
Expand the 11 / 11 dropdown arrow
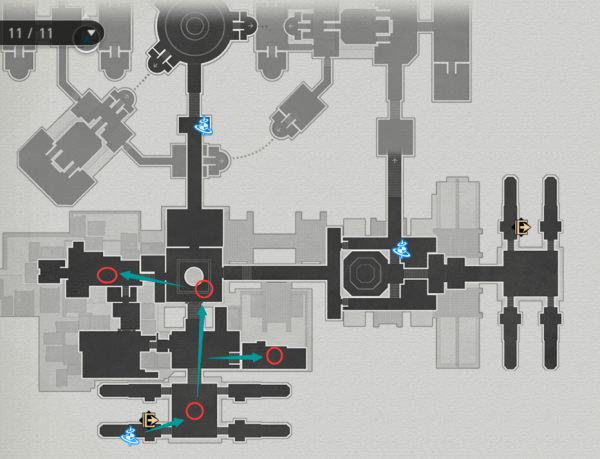point(92,35)
